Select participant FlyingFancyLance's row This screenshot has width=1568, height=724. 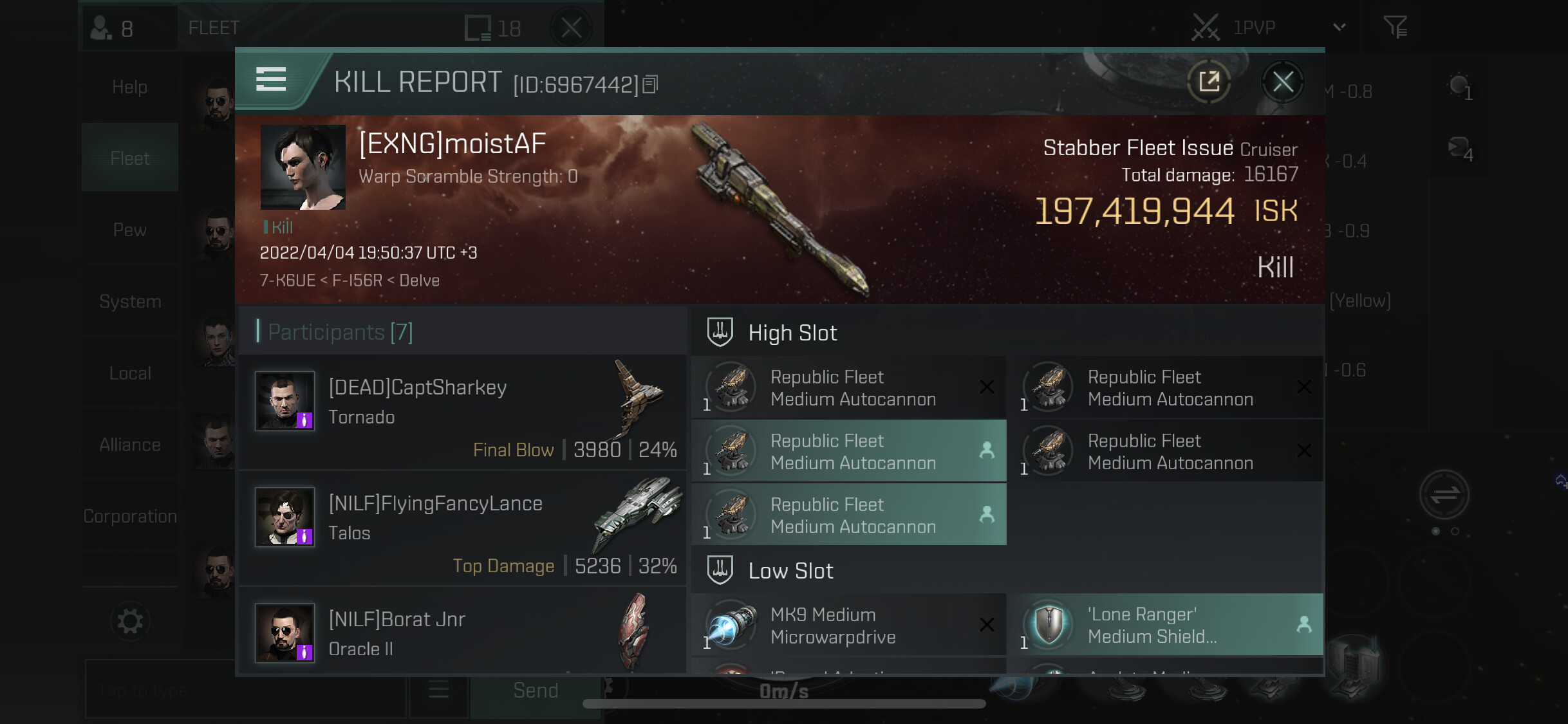click(x=462, y=528)
